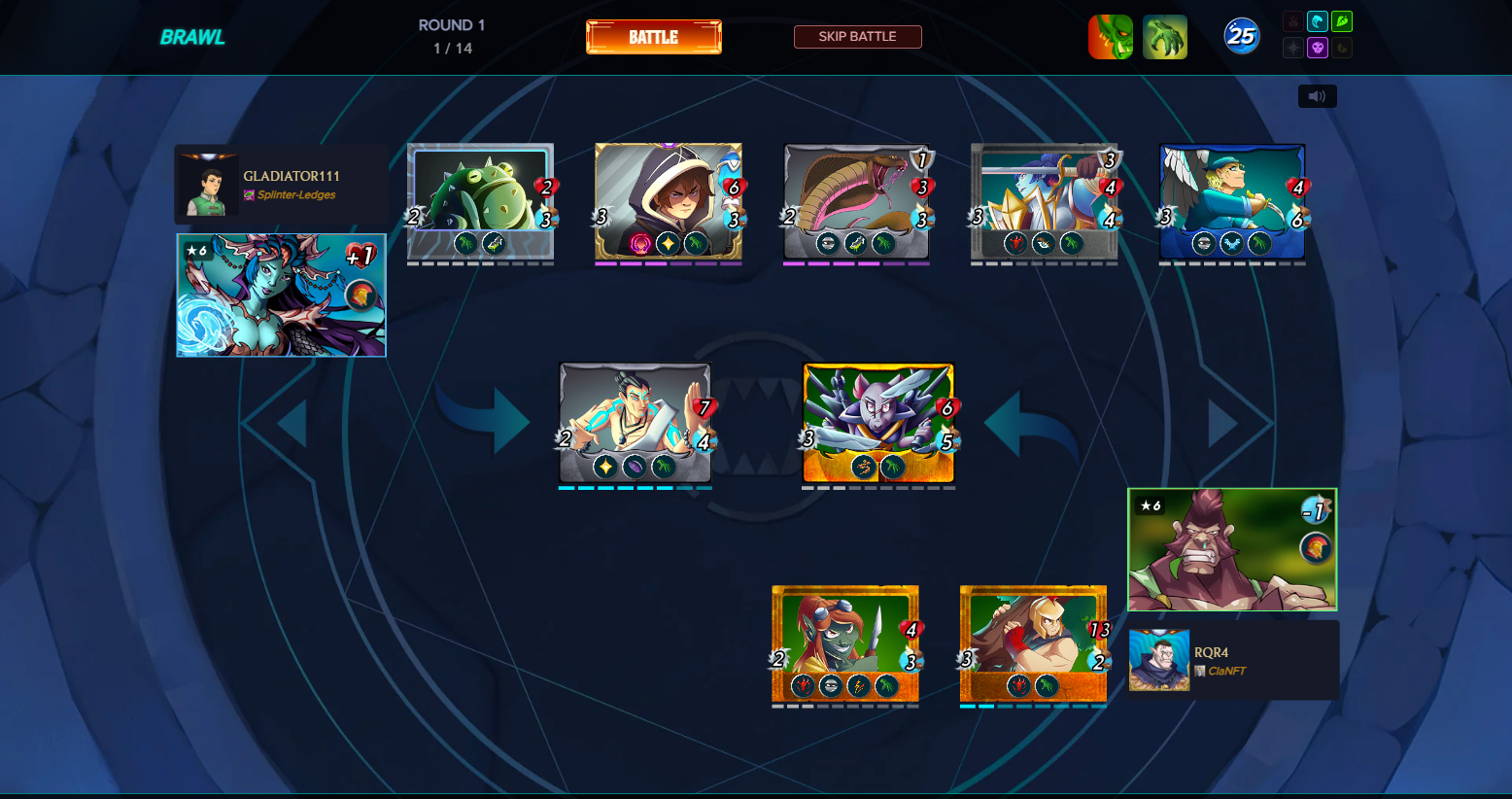Toggle the death splinter skull icon
1512x799 pixels.
(x=1318, y=47)
